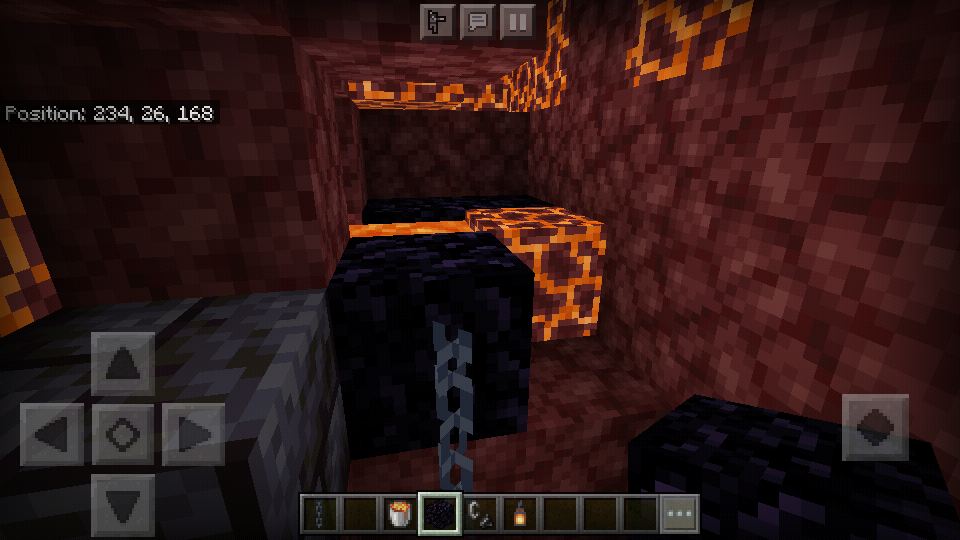Pause the game
The height and width of the screenshot is (540, 960).
[x=517, y=21]
